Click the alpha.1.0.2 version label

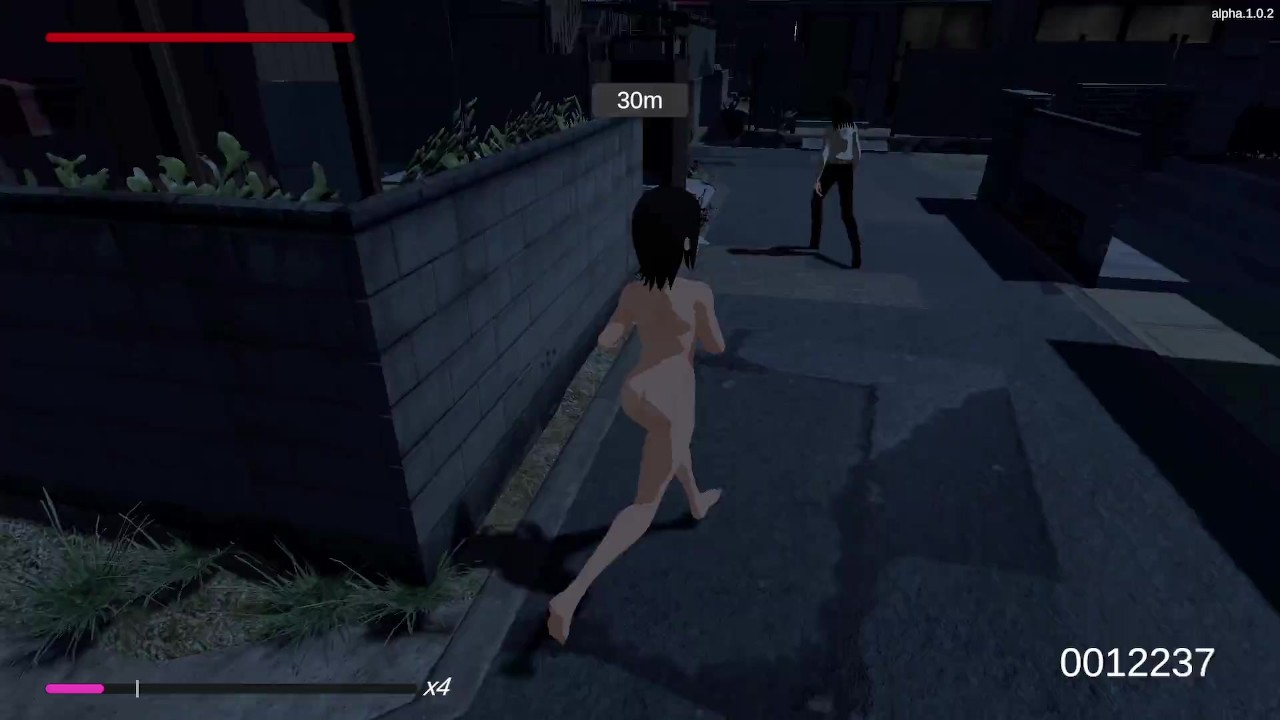point(1241,13)
